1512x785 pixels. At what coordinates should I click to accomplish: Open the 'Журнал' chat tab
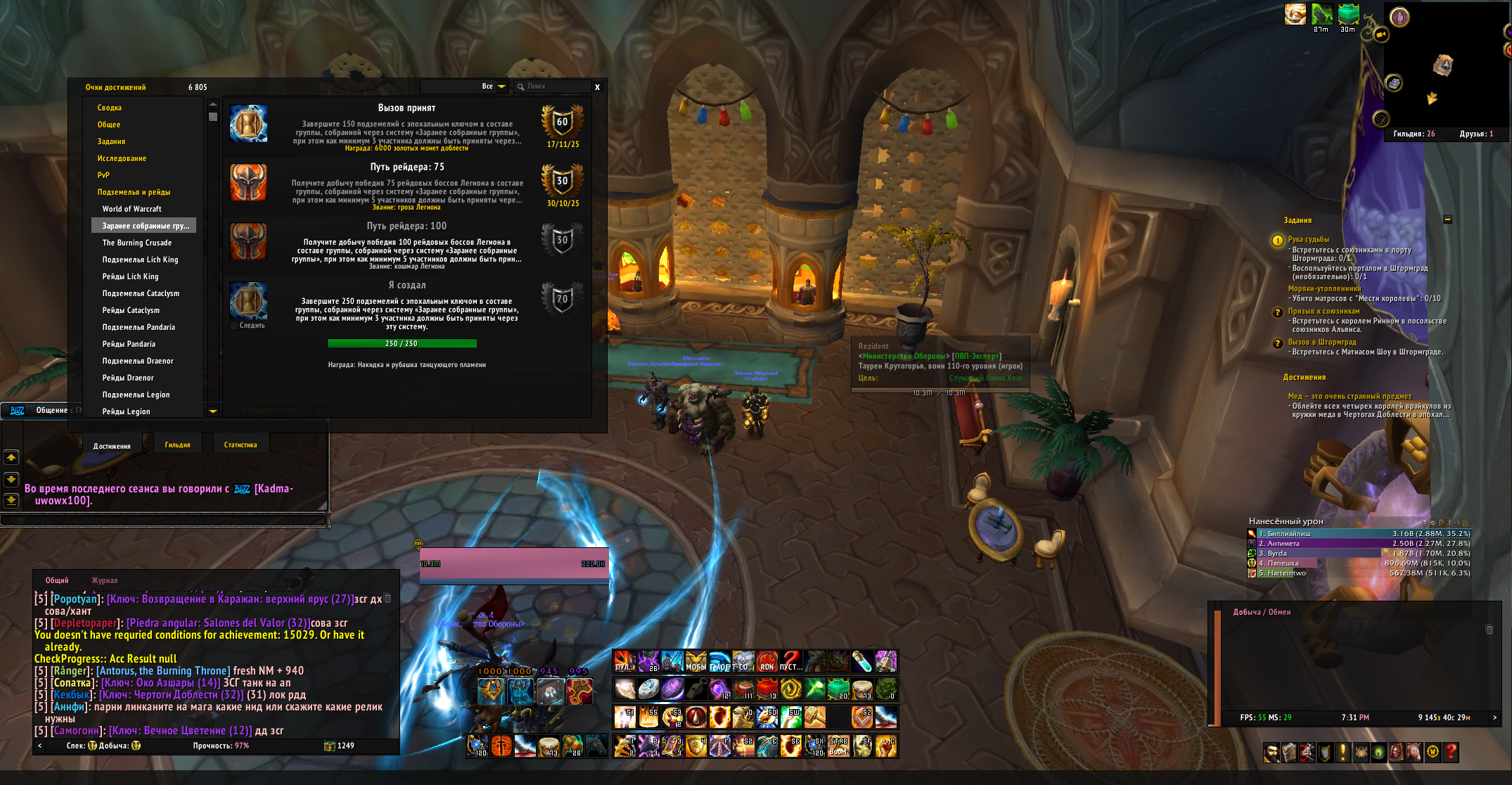tap(104, 580)
